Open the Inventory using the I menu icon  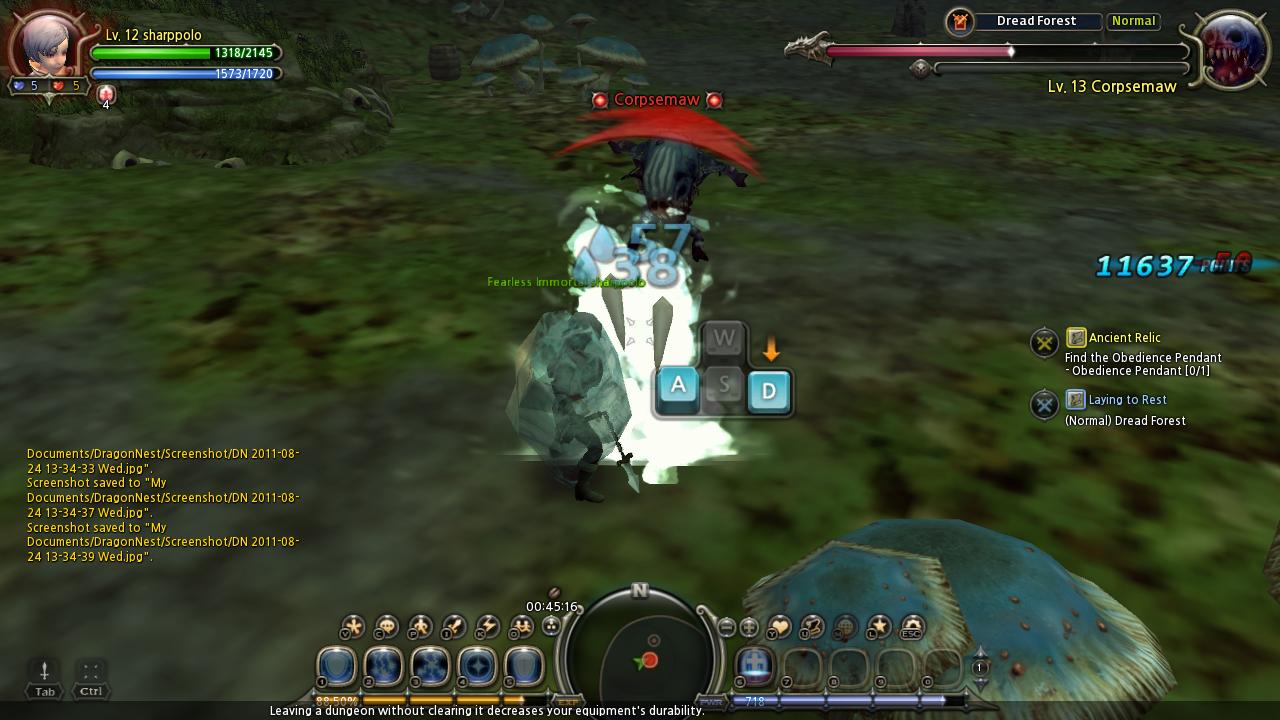pos(451,626)
